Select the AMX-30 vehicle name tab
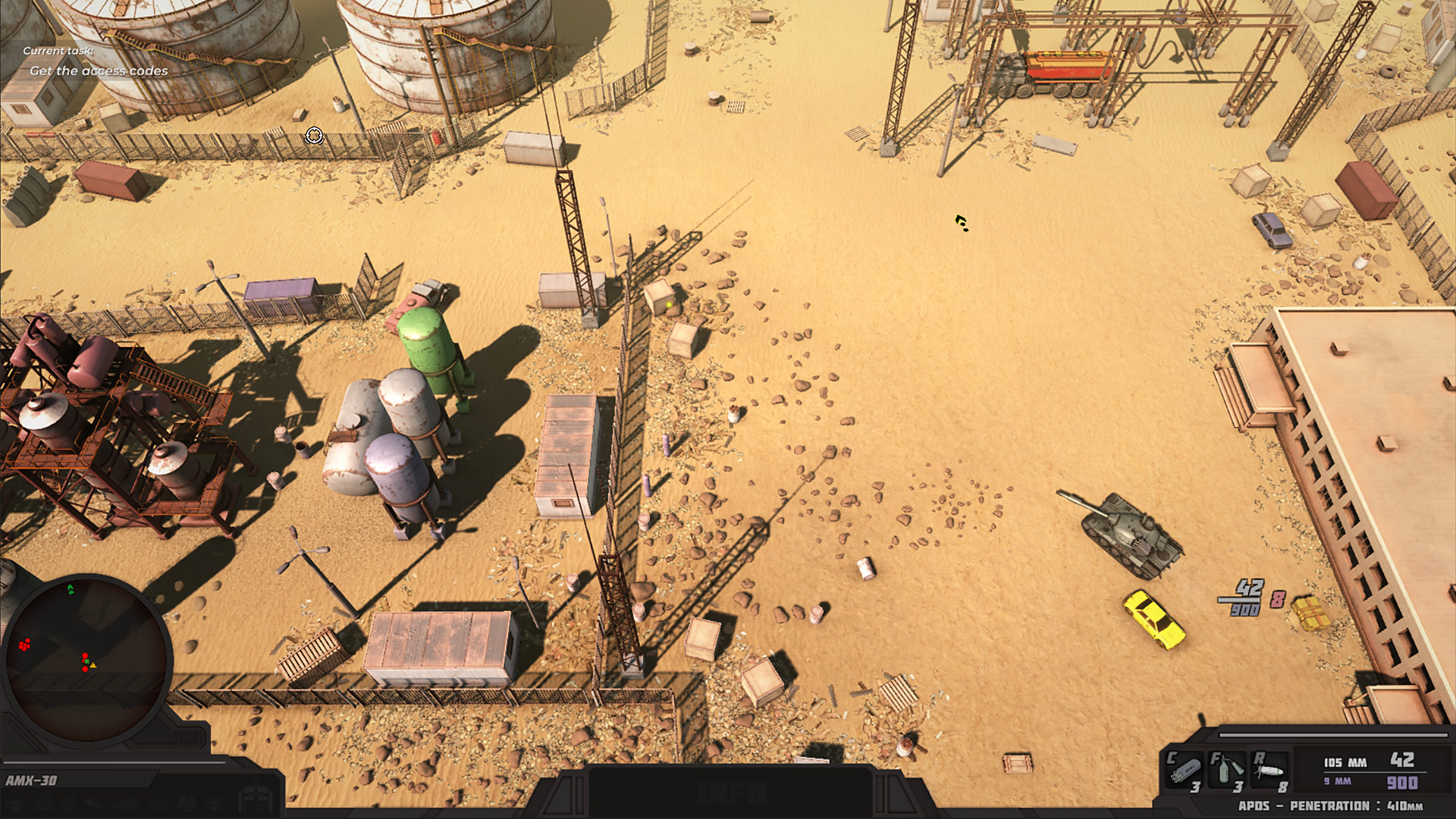The image size is (1456, 819). (x=32, y=780)
